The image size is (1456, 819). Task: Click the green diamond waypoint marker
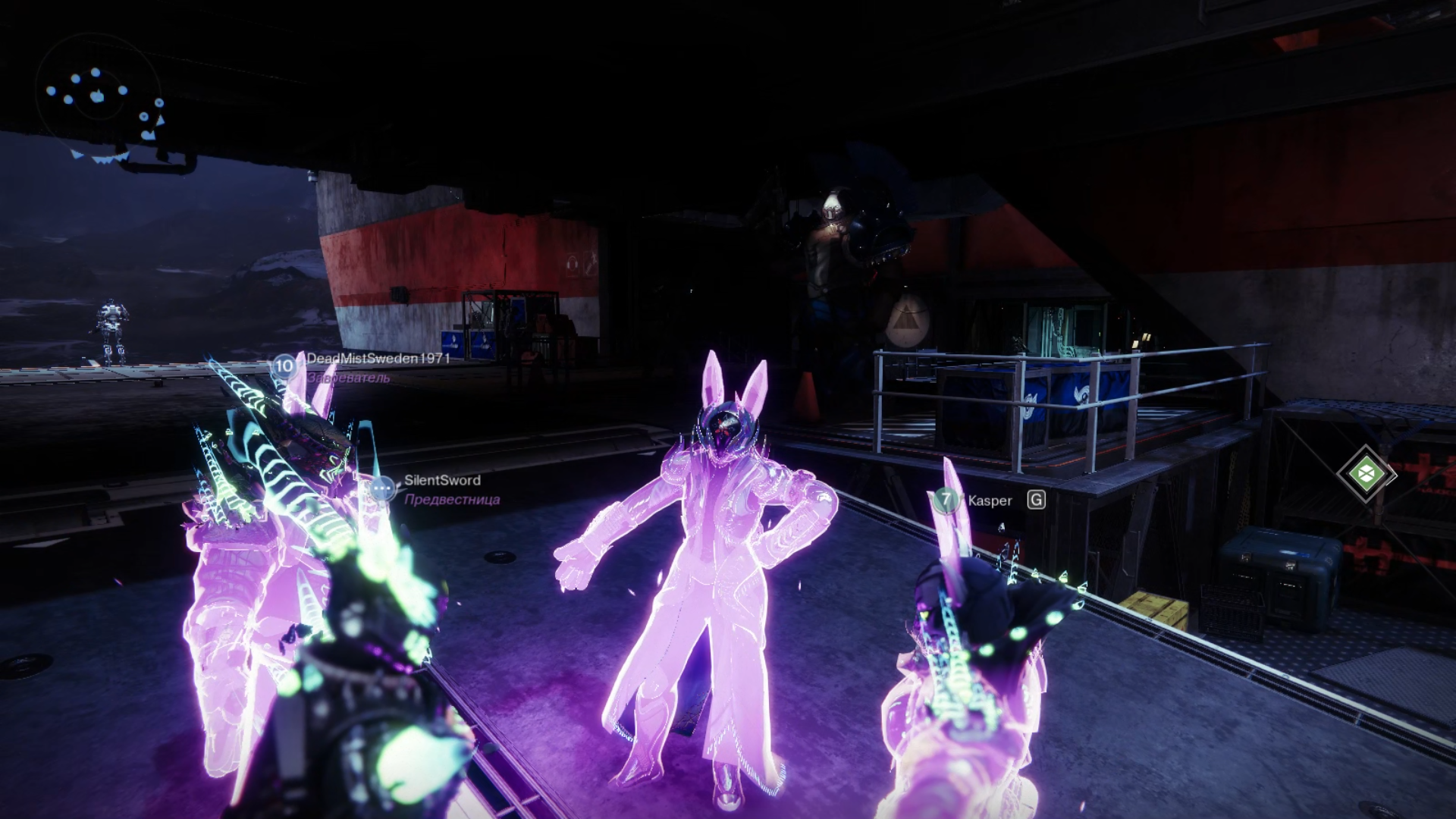click(x=1366, y=473)
